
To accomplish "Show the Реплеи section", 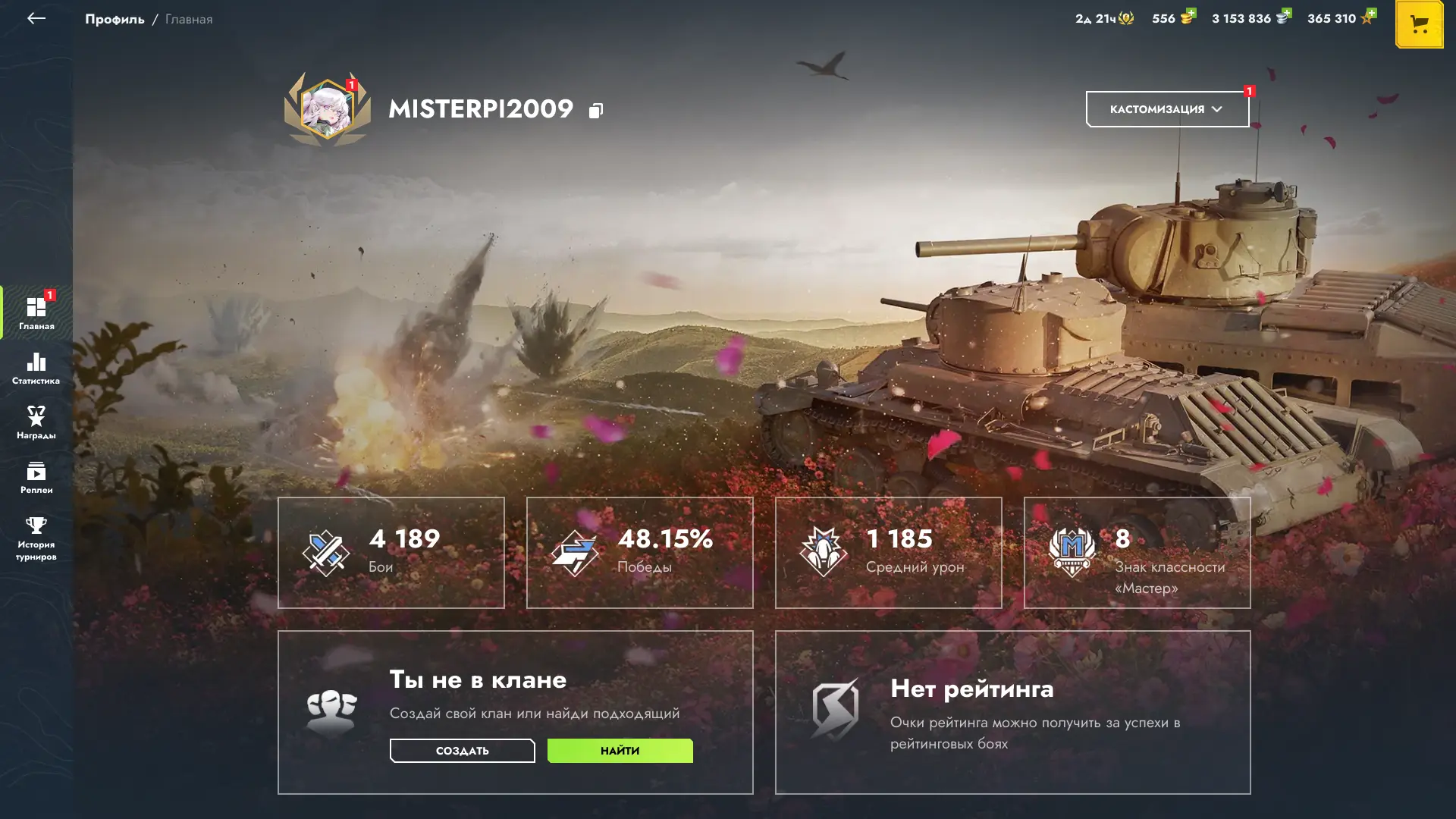I will (x=36, y=478).
